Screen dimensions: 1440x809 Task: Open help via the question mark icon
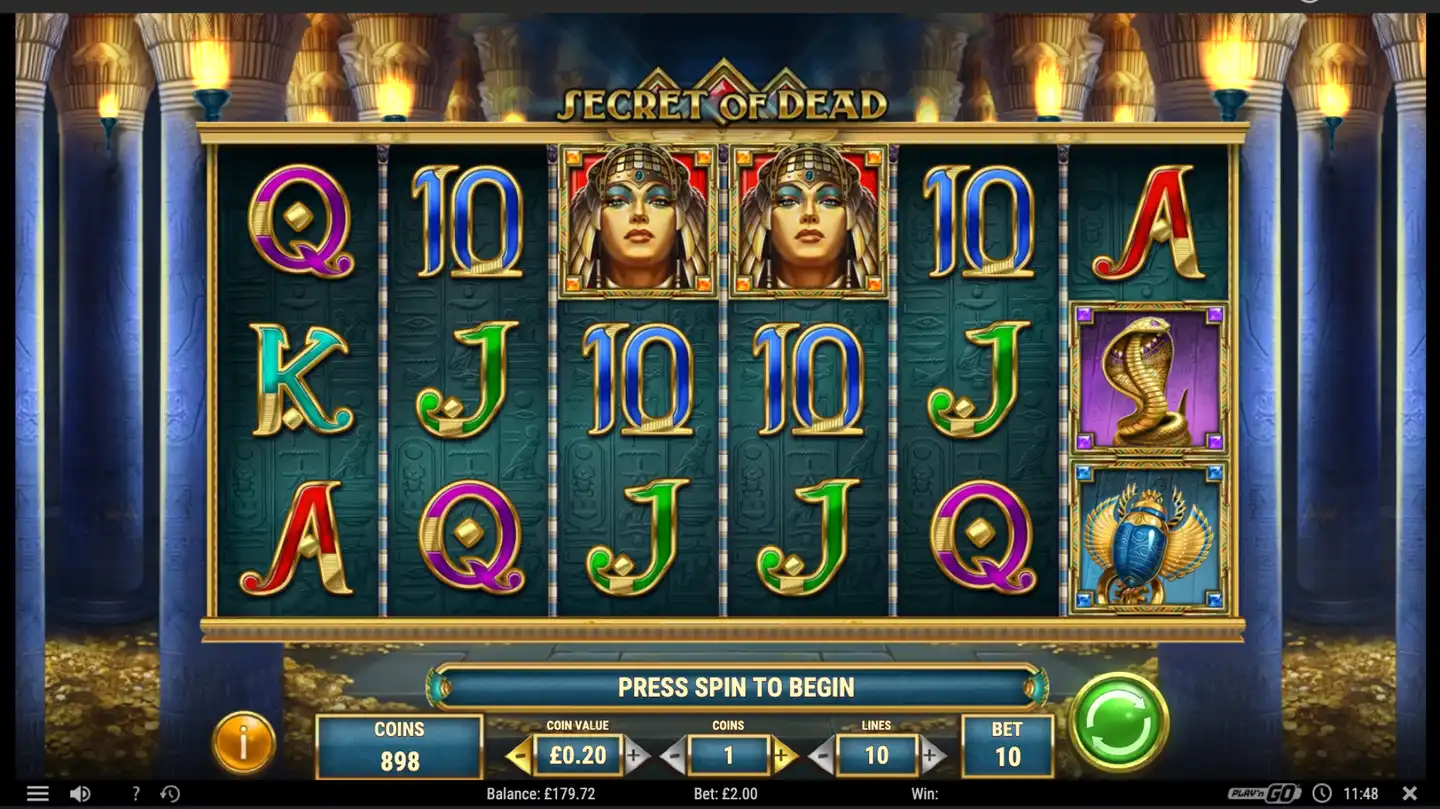(135, 793)
